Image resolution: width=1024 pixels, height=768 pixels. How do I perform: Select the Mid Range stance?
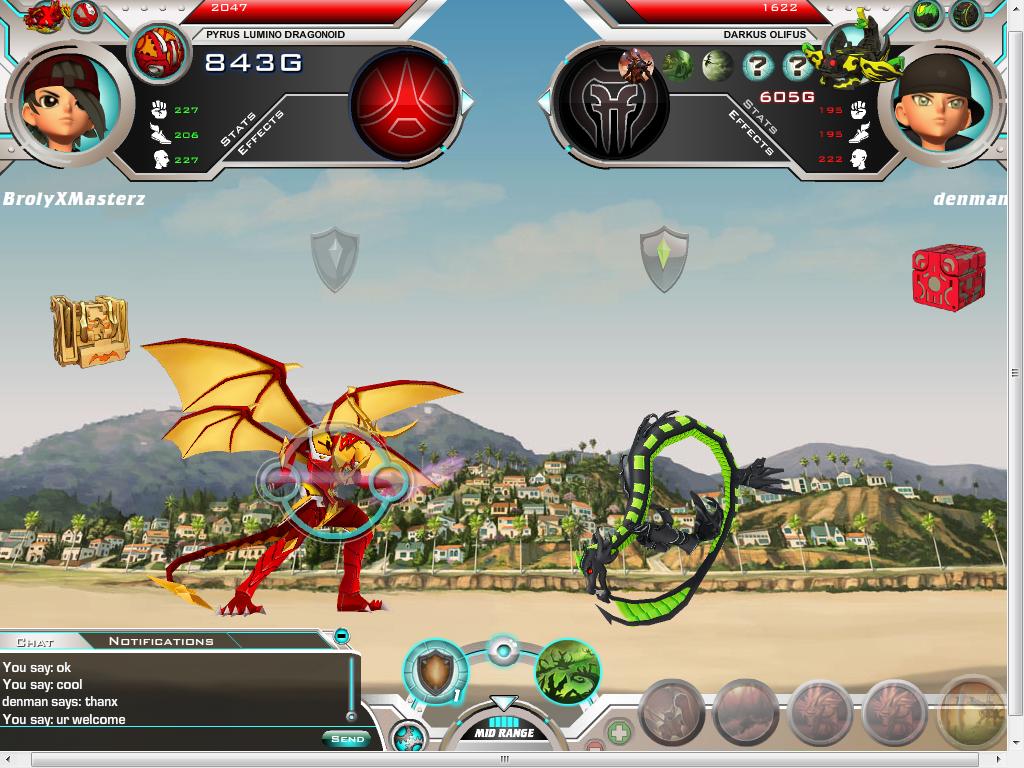pyautogui.click(x=504, y=733)
